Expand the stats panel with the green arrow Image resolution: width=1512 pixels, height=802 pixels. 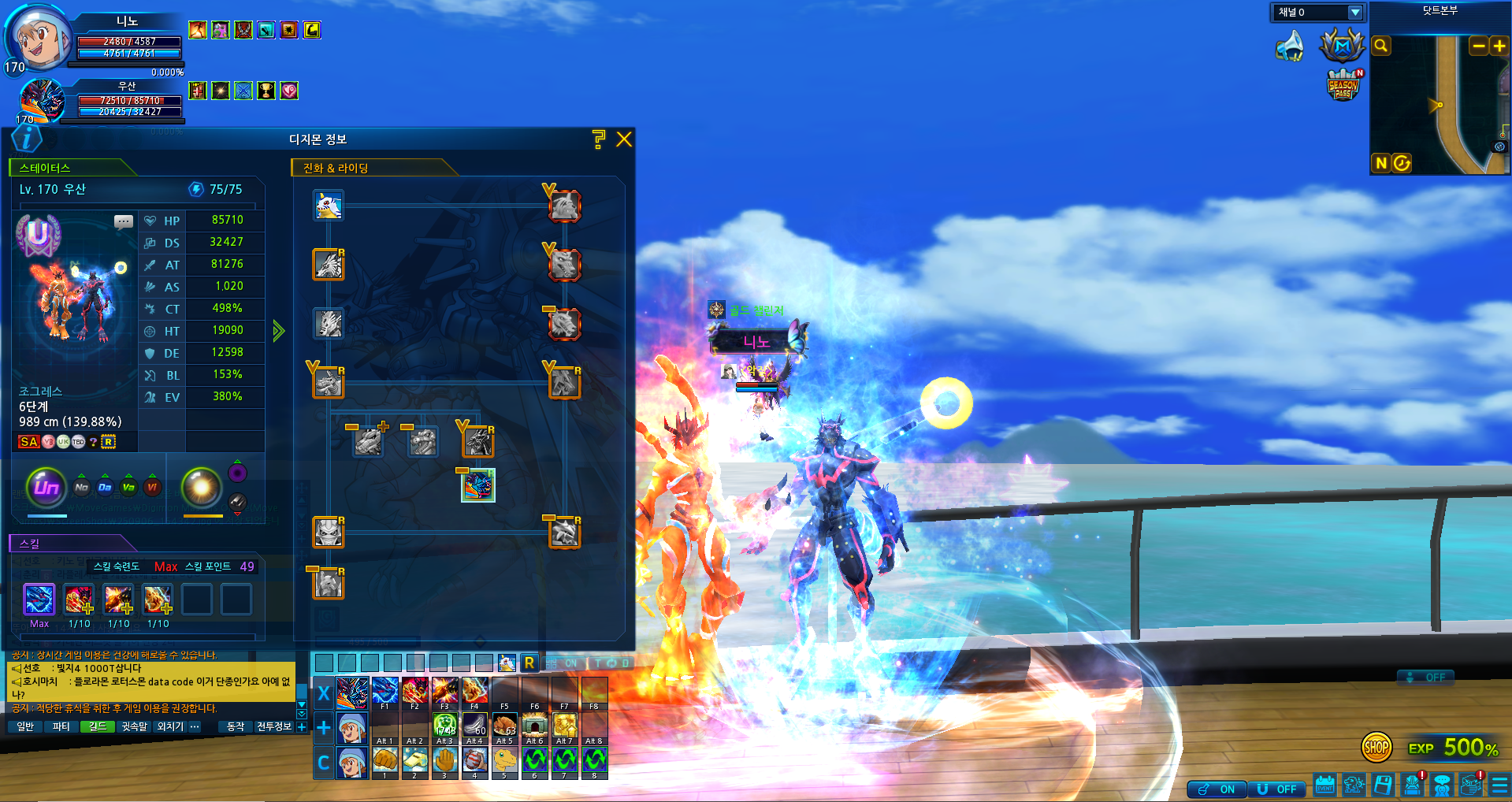click(278, 330)
